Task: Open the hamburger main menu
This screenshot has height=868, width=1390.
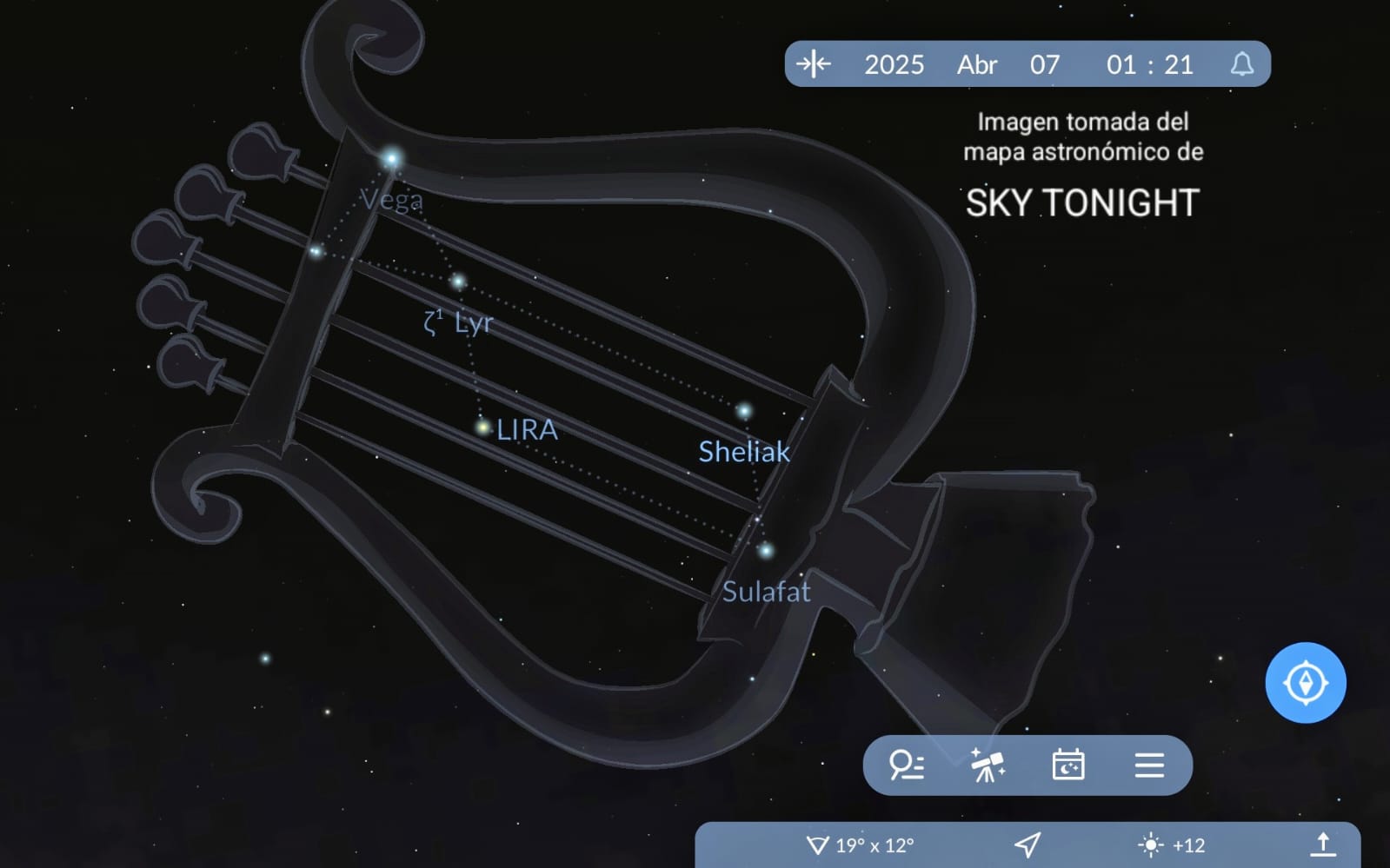Action: coord(1148,765)
